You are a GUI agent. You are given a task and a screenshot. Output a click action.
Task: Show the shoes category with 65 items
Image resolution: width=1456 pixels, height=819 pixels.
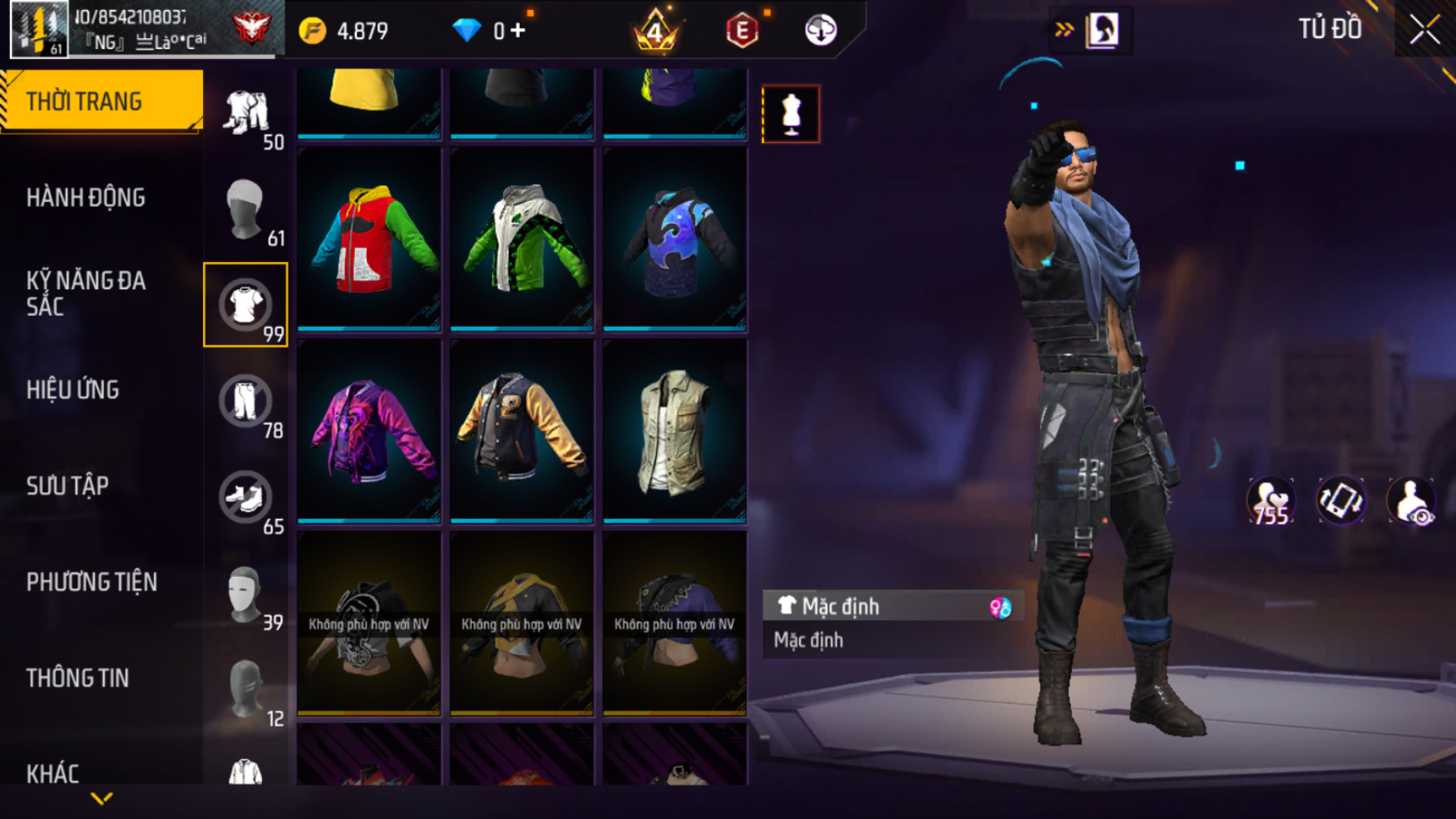click(245, 498)
